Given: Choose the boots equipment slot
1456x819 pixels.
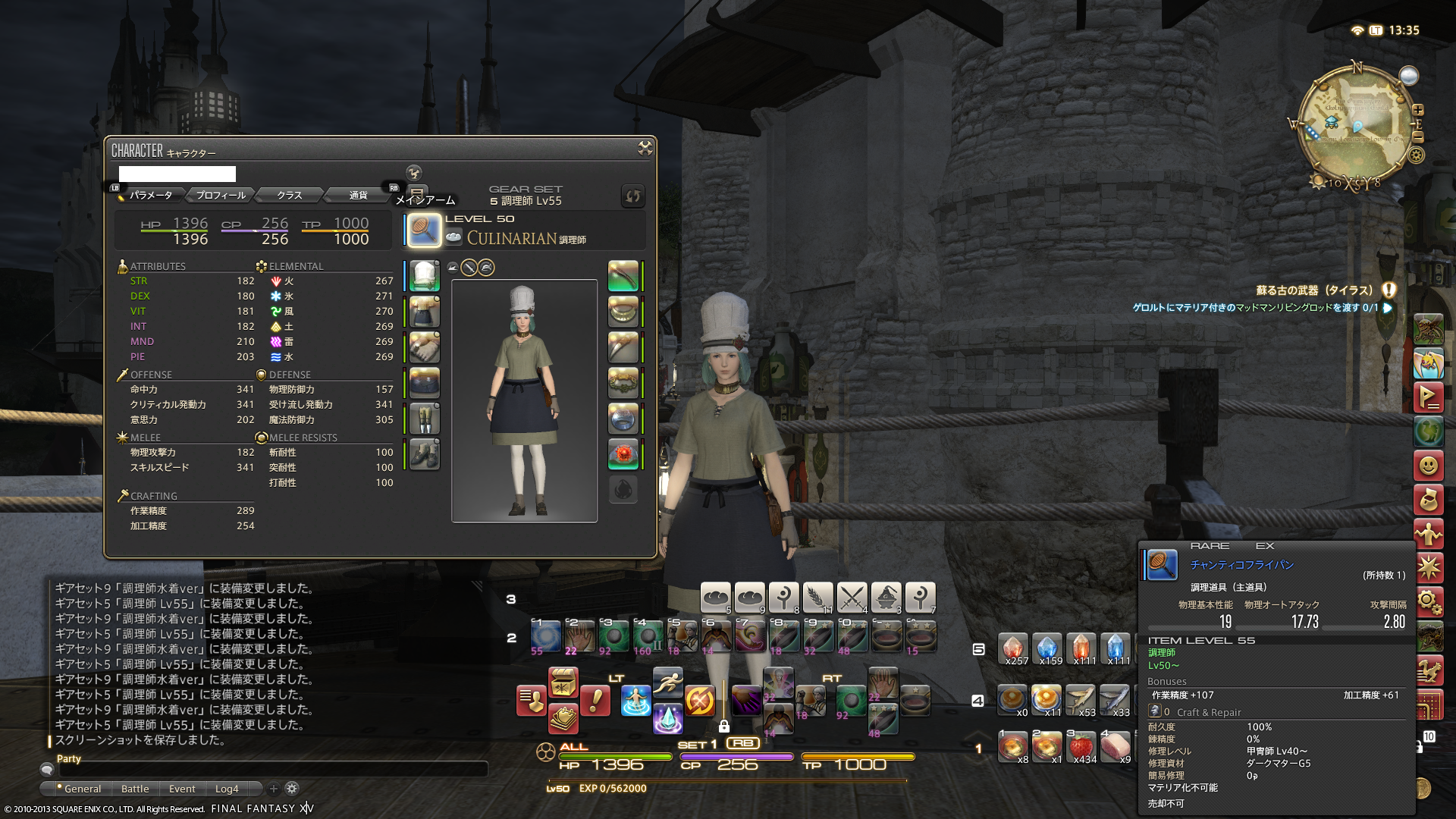Looking at the screenshot, I should 424,455.
